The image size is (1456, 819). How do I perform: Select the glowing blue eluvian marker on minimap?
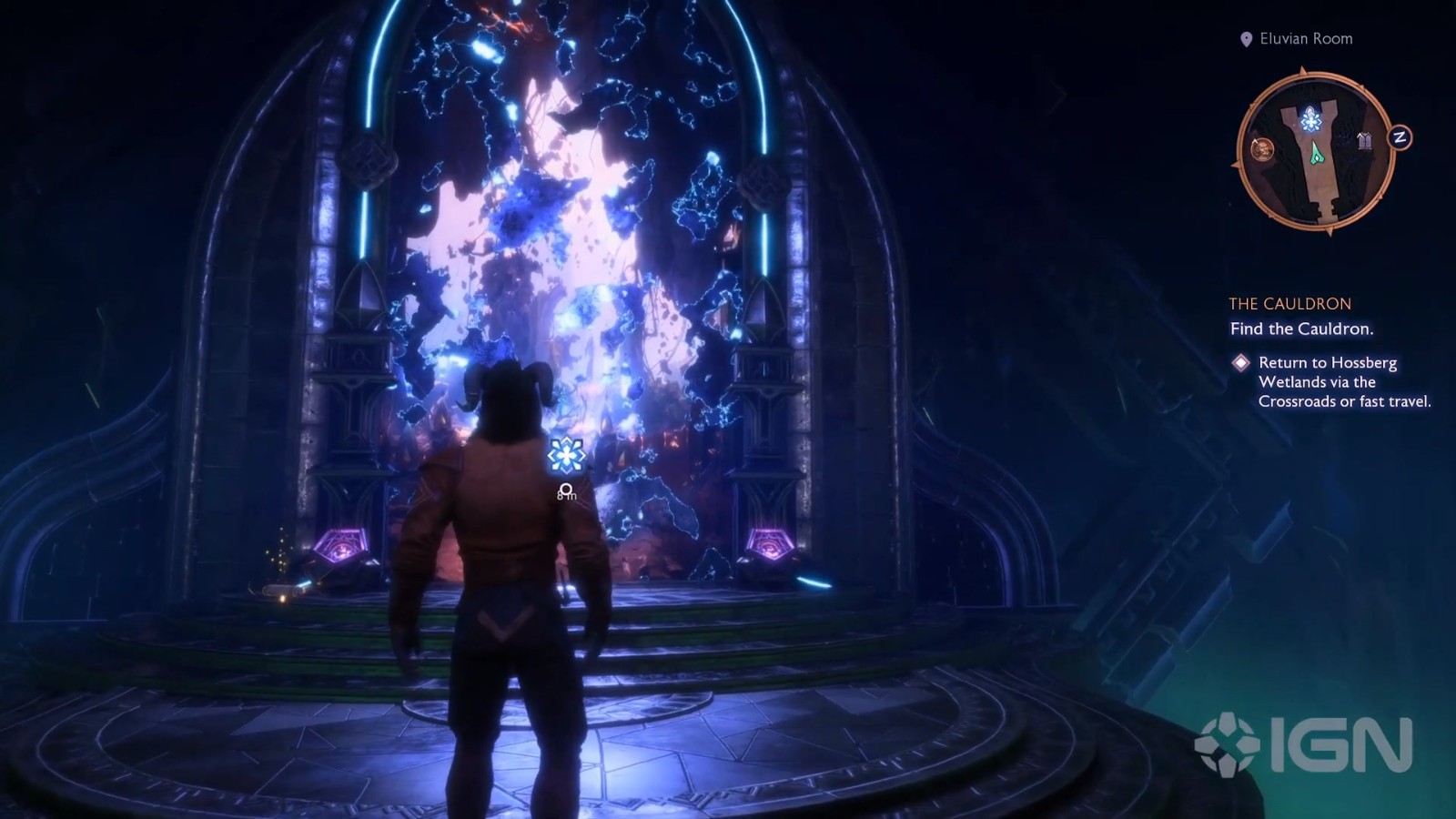point(1311,119)
